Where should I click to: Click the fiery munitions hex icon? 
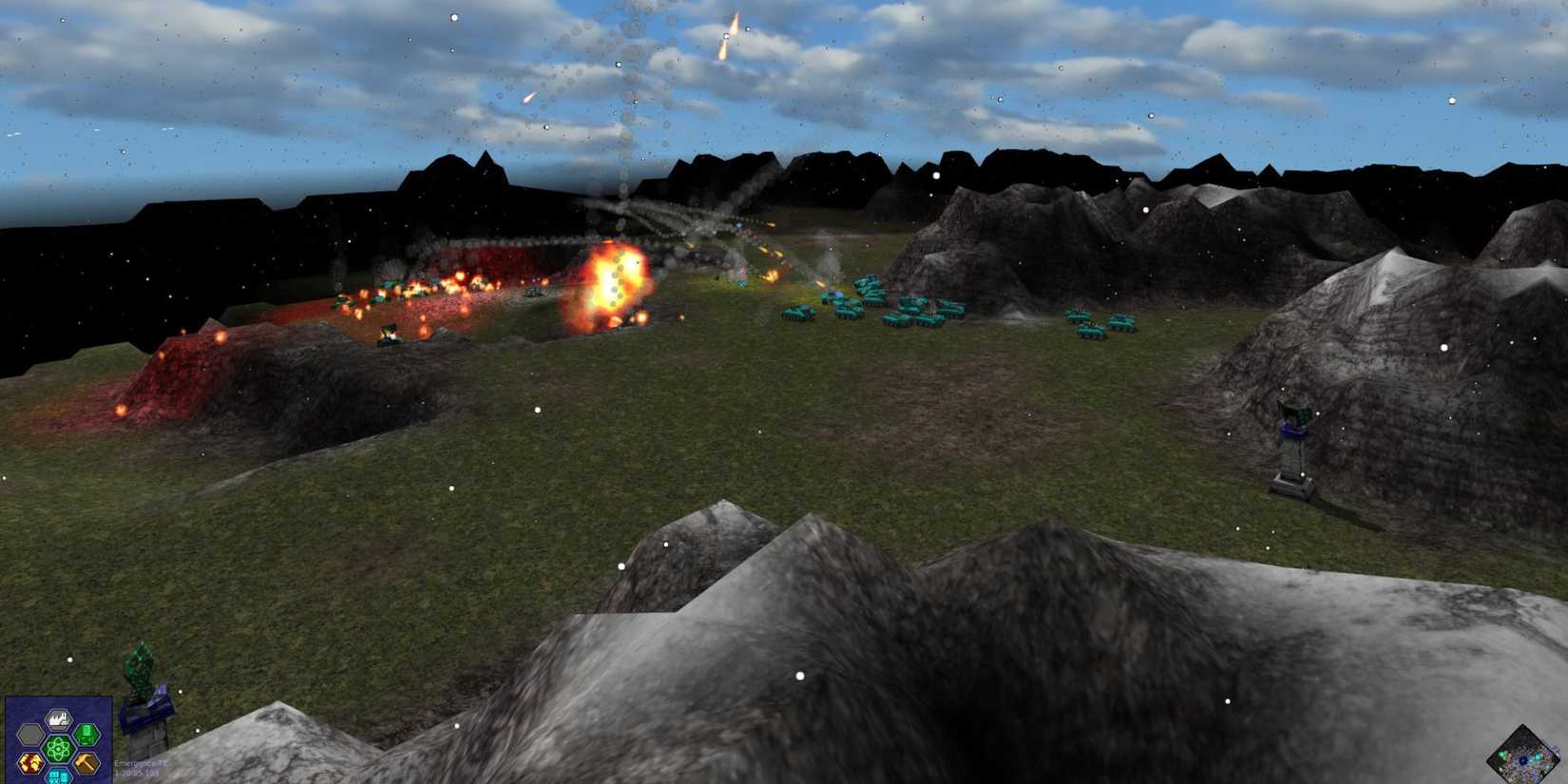tap(30, 763)
